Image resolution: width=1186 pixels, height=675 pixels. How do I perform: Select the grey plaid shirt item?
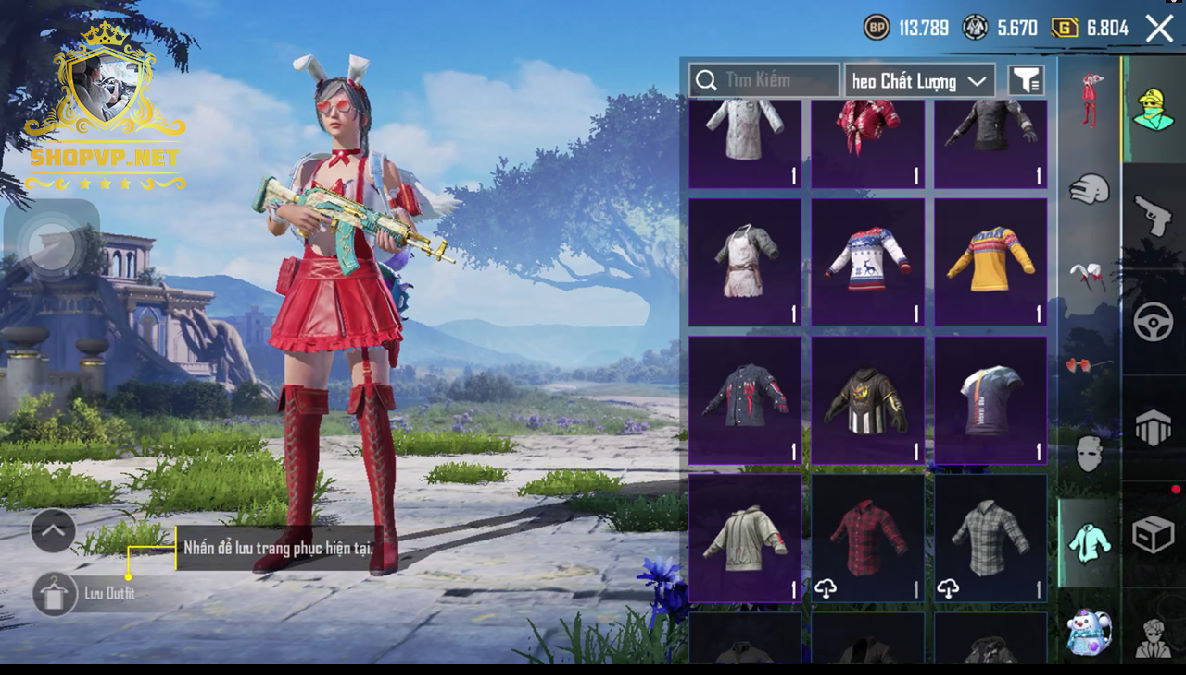click(991, 537)
